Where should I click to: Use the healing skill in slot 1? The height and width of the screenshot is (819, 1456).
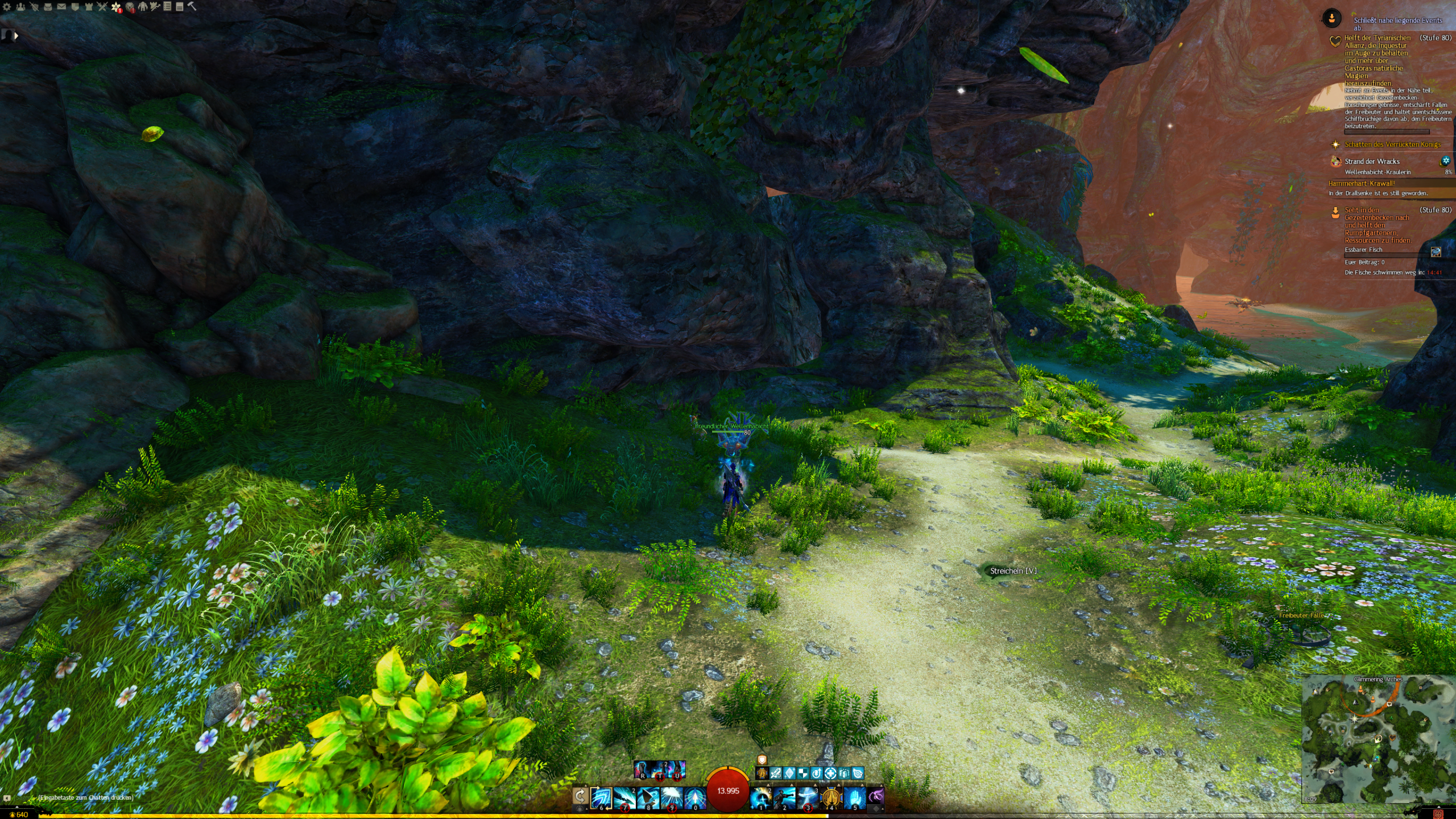(x=761, y=797)
